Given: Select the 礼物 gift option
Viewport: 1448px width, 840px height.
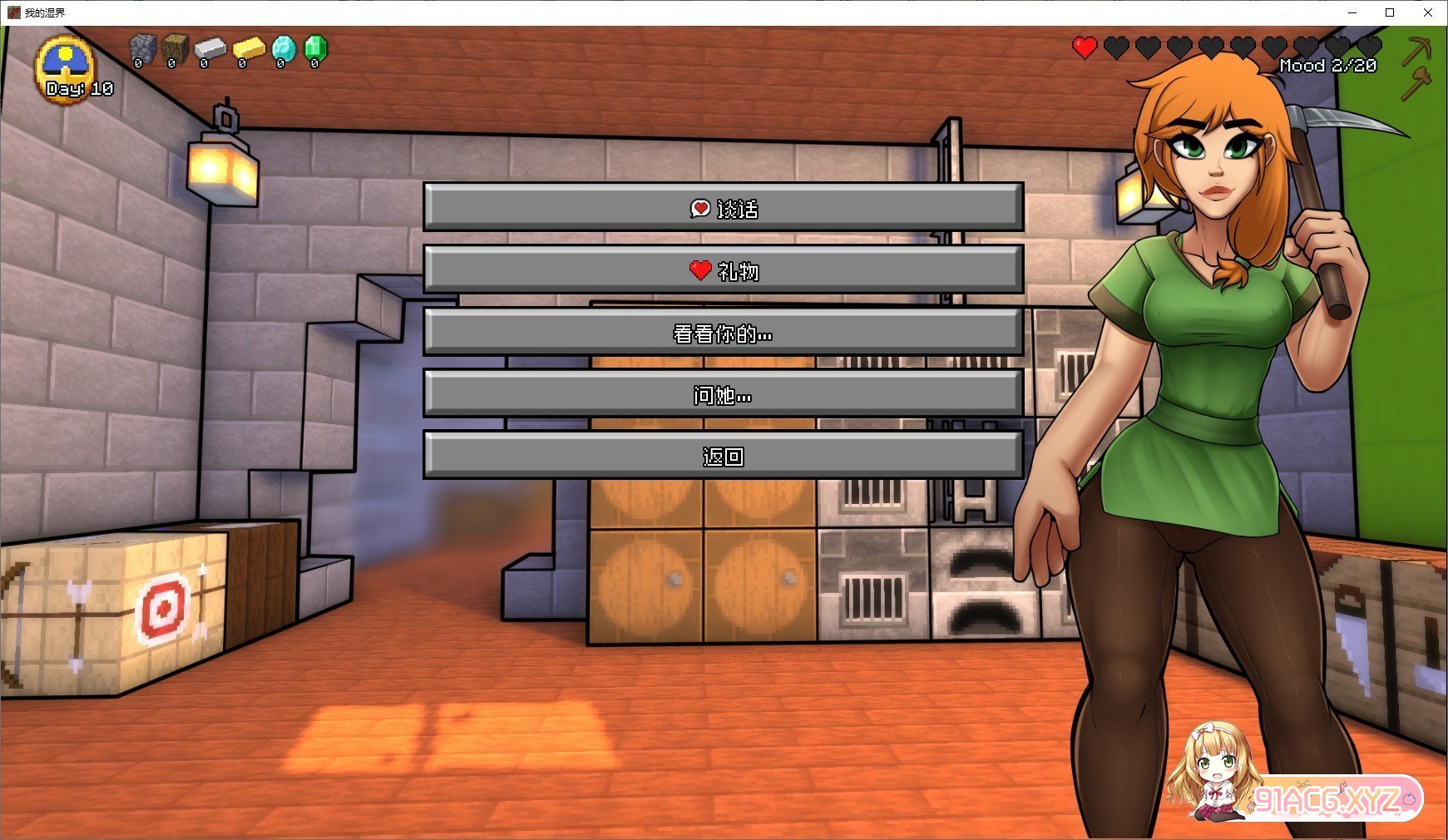Looking at the screenshot, I should [723, 270].
